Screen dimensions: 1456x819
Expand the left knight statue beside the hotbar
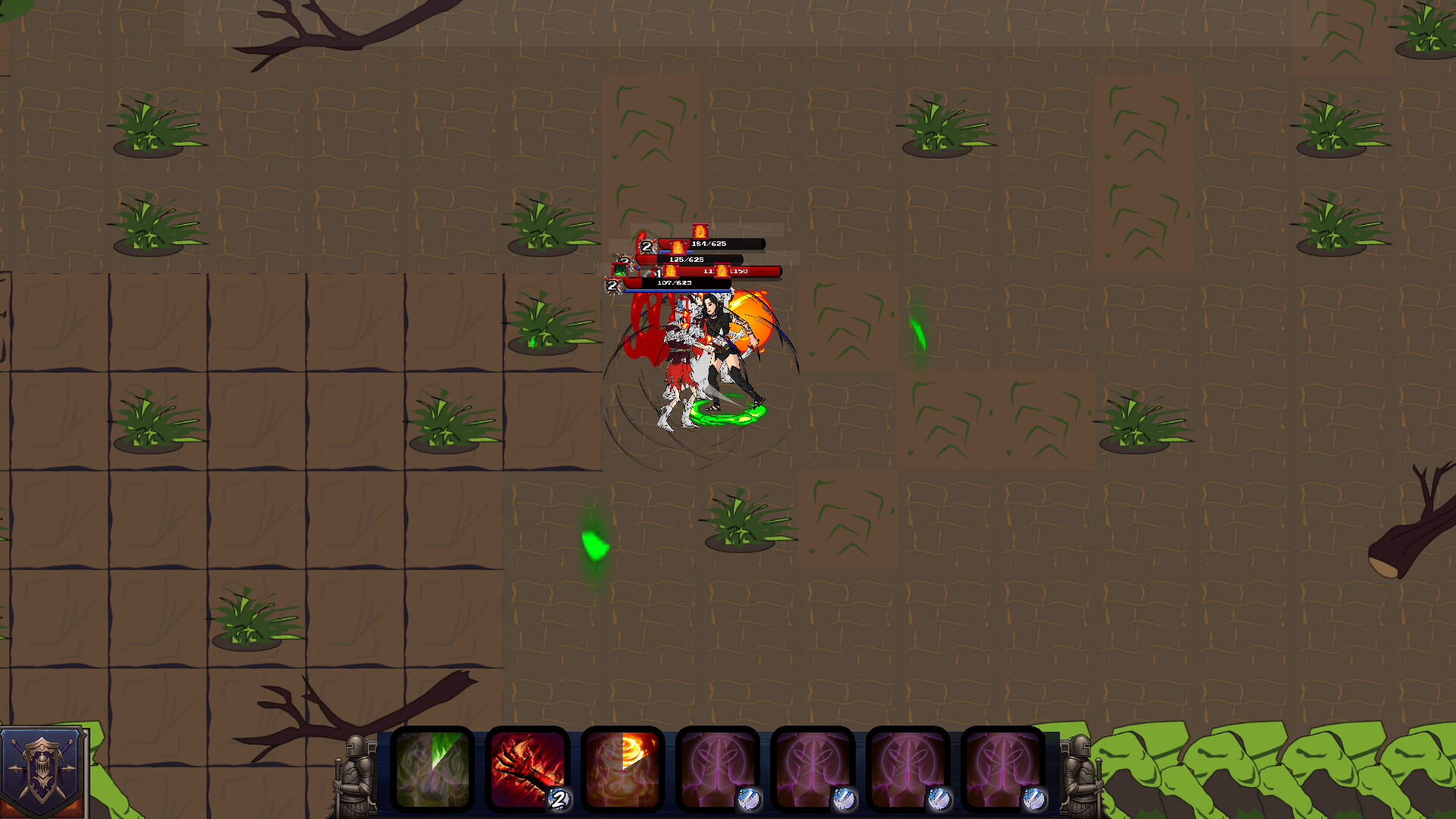point(354,770)
